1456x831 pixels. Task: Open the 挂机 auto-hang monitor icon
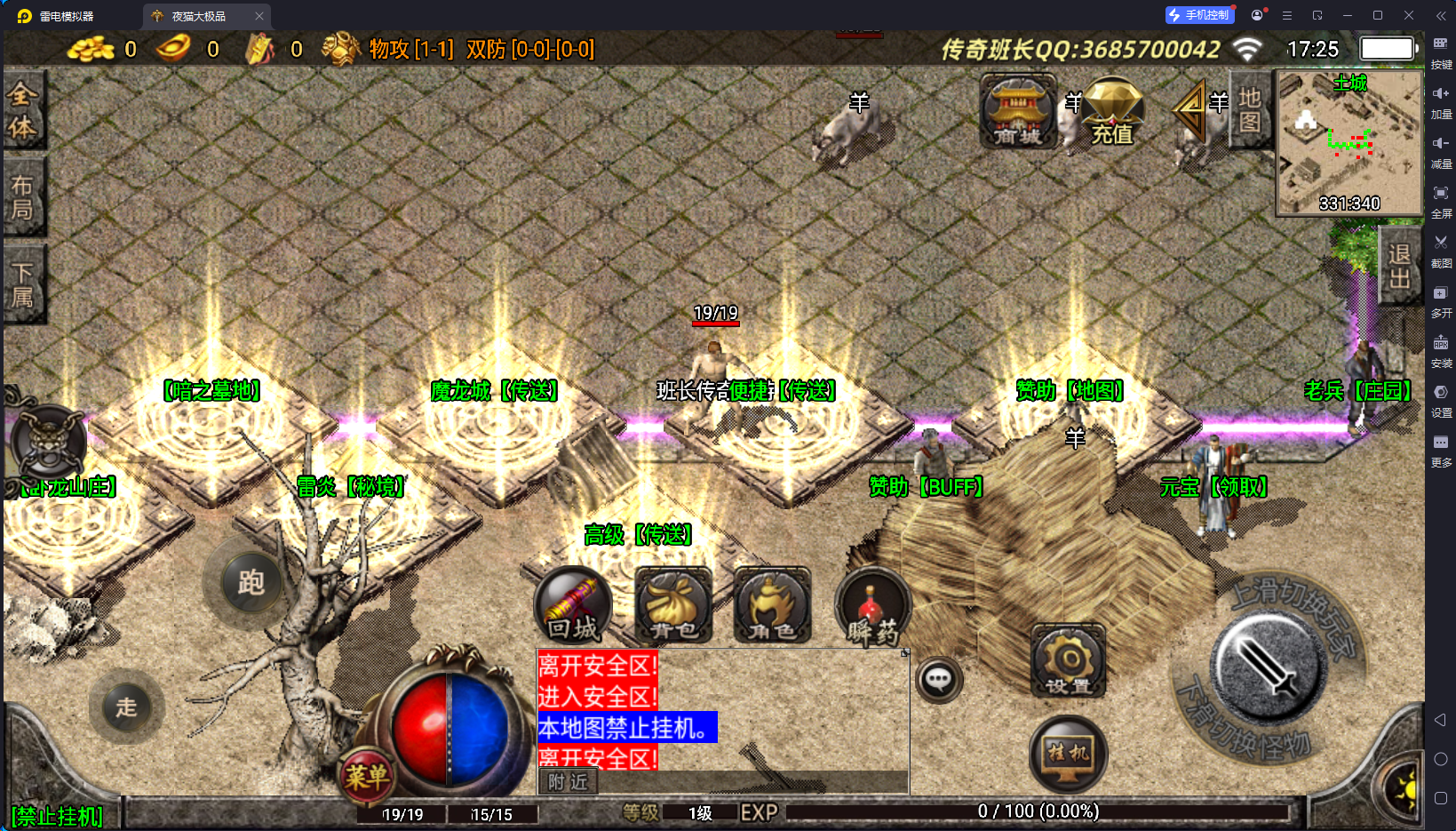[1068, 753]
